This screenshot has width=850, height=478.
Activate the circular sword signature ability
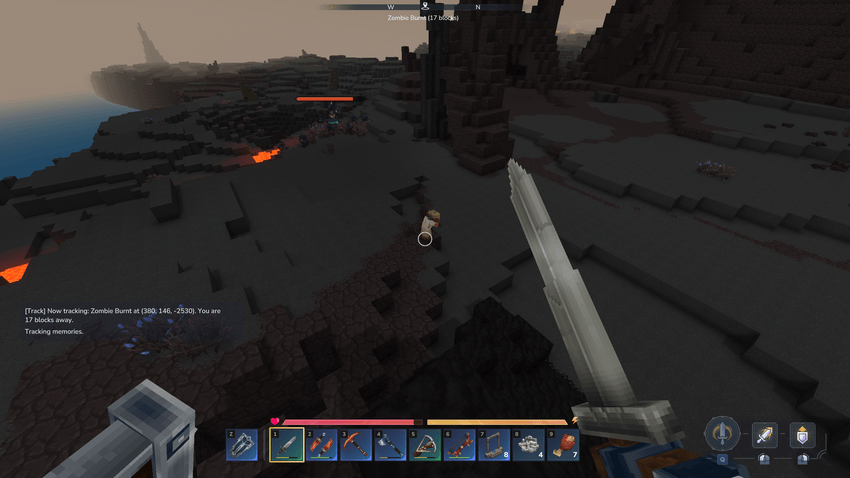click(x=722, y=434)
